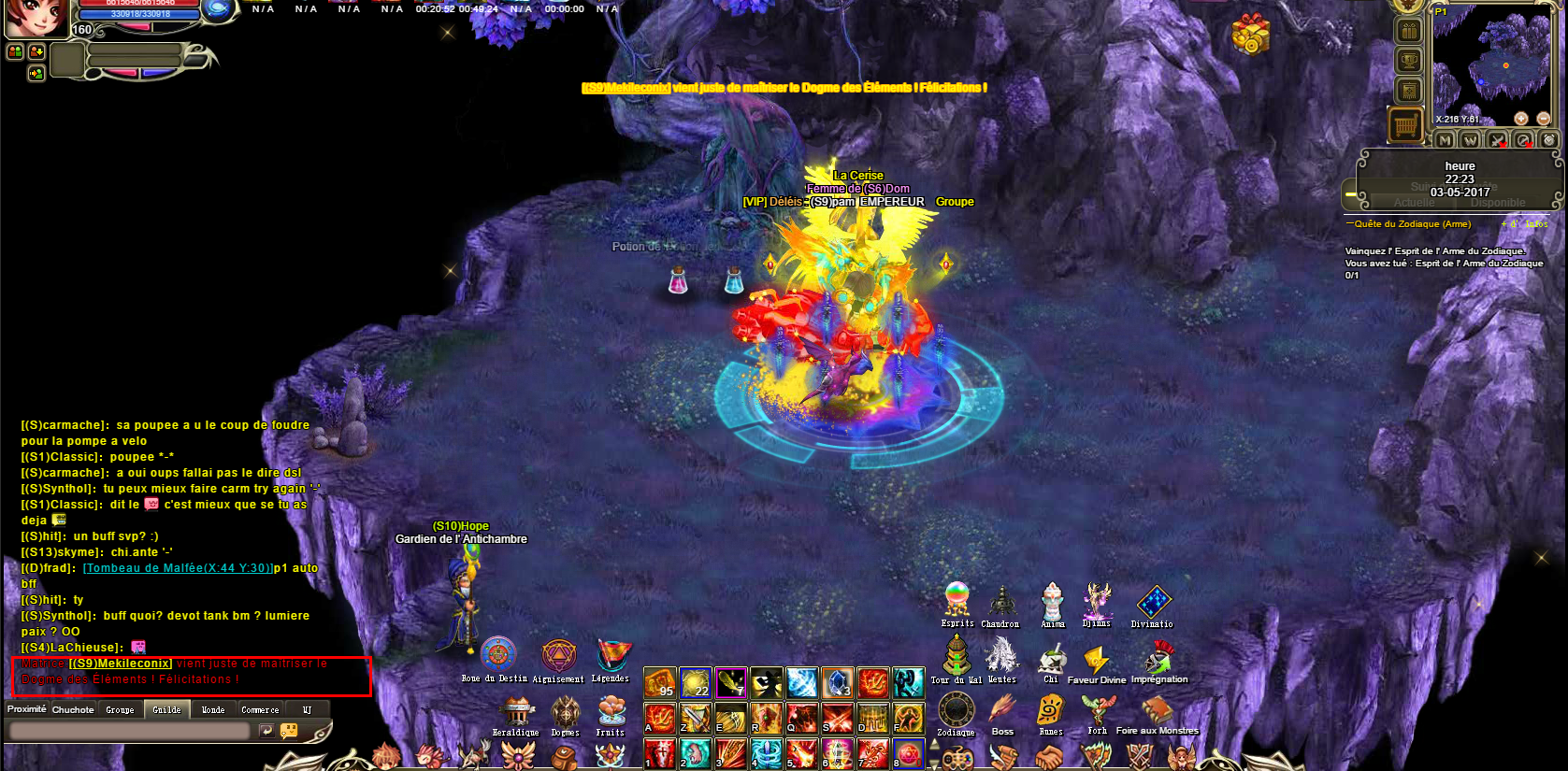Use the blue gem item slot
Image resolution: width=1568 pixels, height=771 pixels.
click(837, 683)
